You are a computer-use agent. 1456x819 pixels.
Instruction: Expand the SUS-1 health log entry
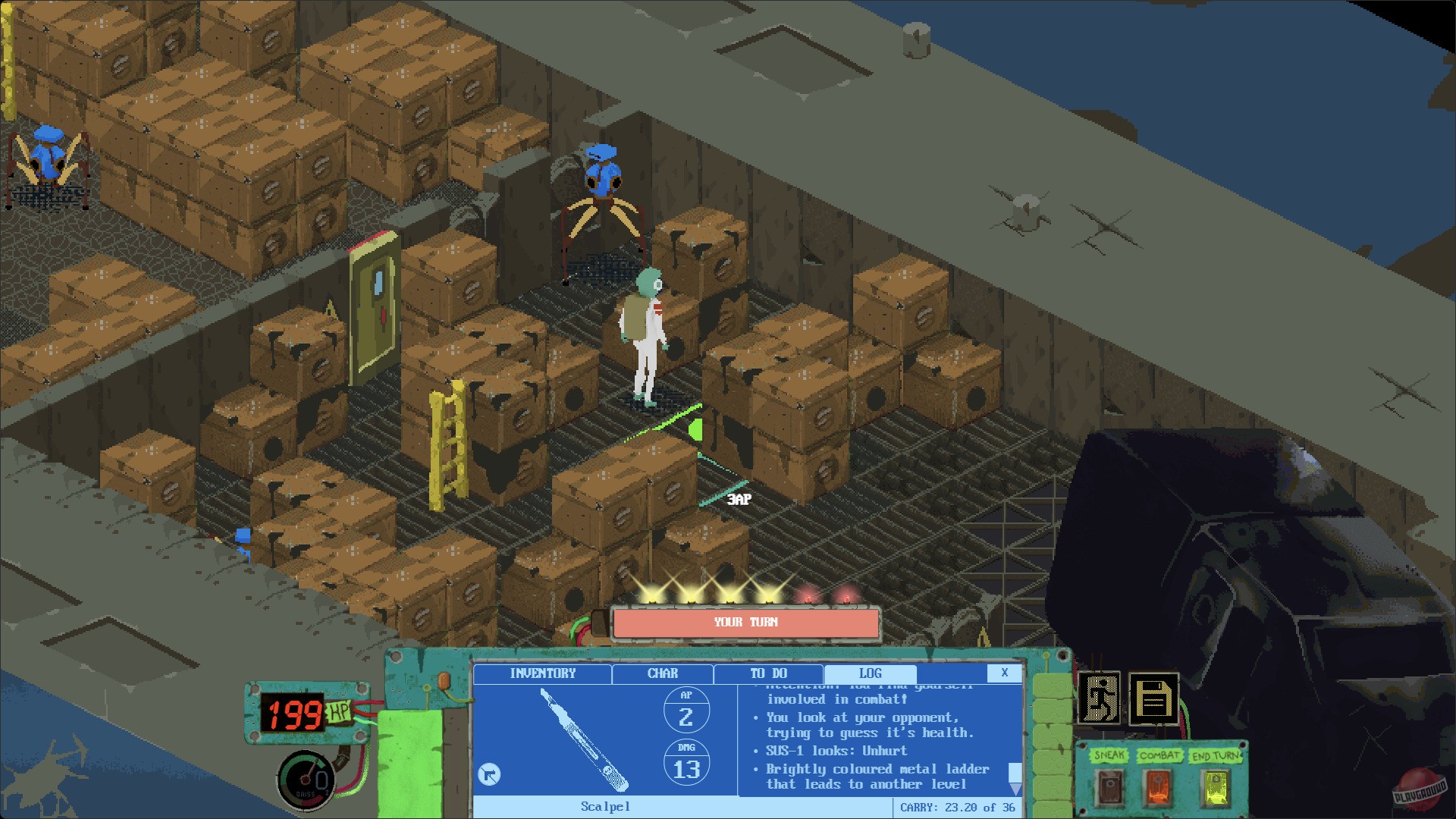pyautogui.click(x=834, y=750)
